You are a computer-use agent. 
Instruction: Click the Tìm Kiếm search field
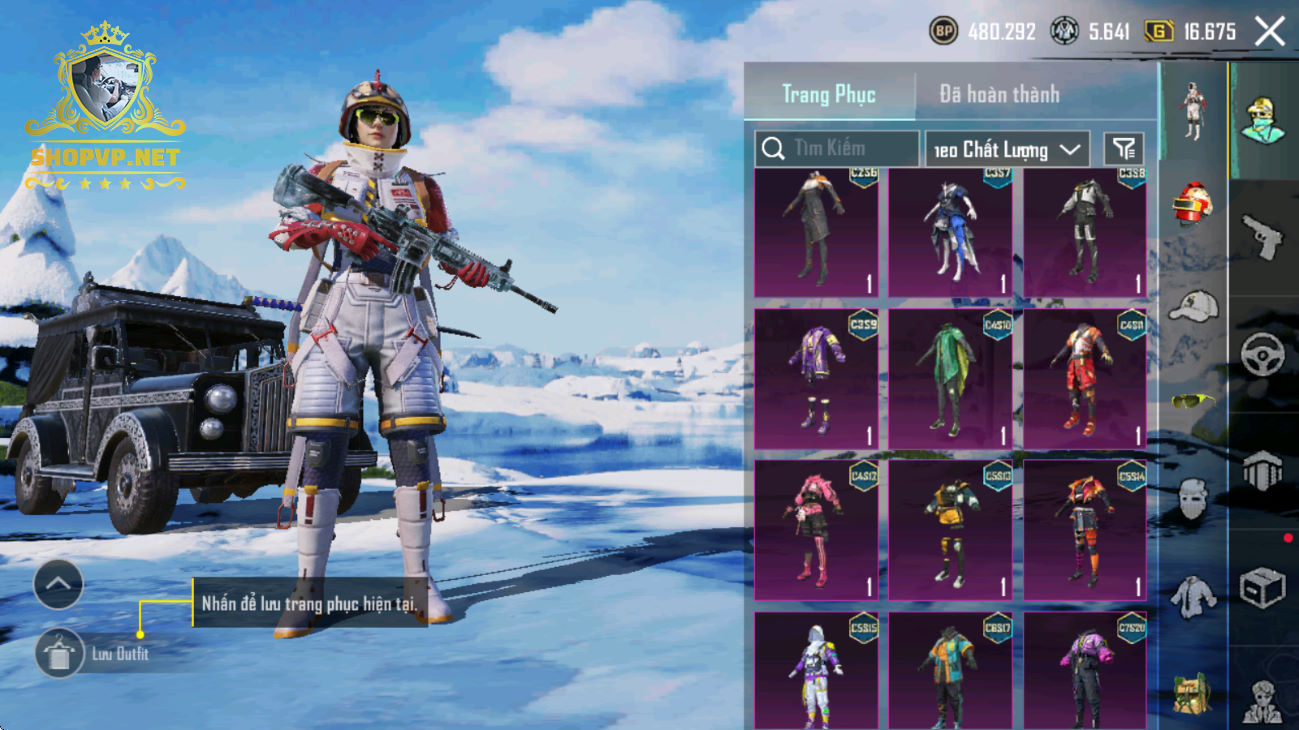[x=837, y=149]
